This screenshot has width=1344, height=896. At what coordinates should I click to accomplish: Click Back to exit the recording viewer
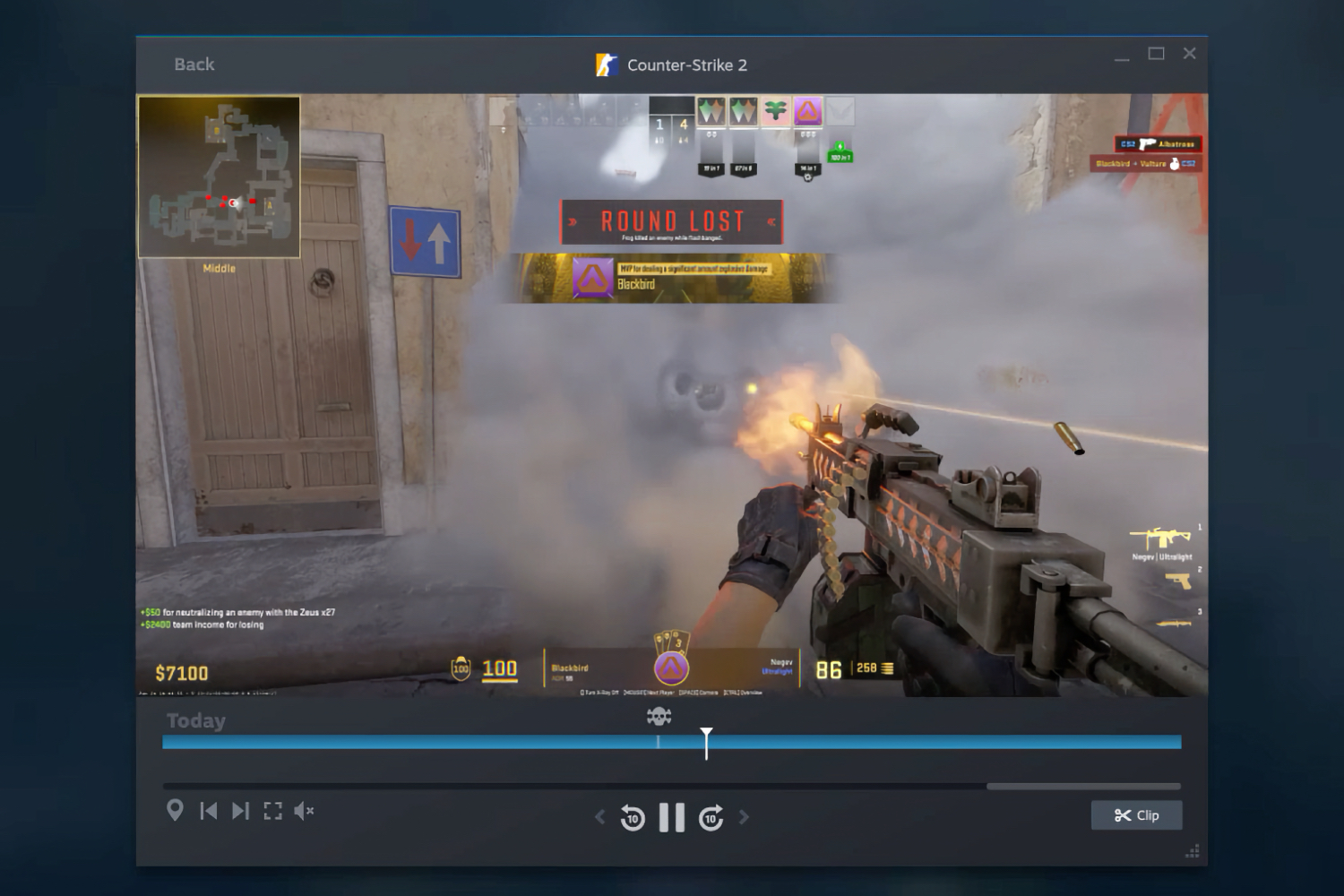pyautogui.click(x=194, y=64)
